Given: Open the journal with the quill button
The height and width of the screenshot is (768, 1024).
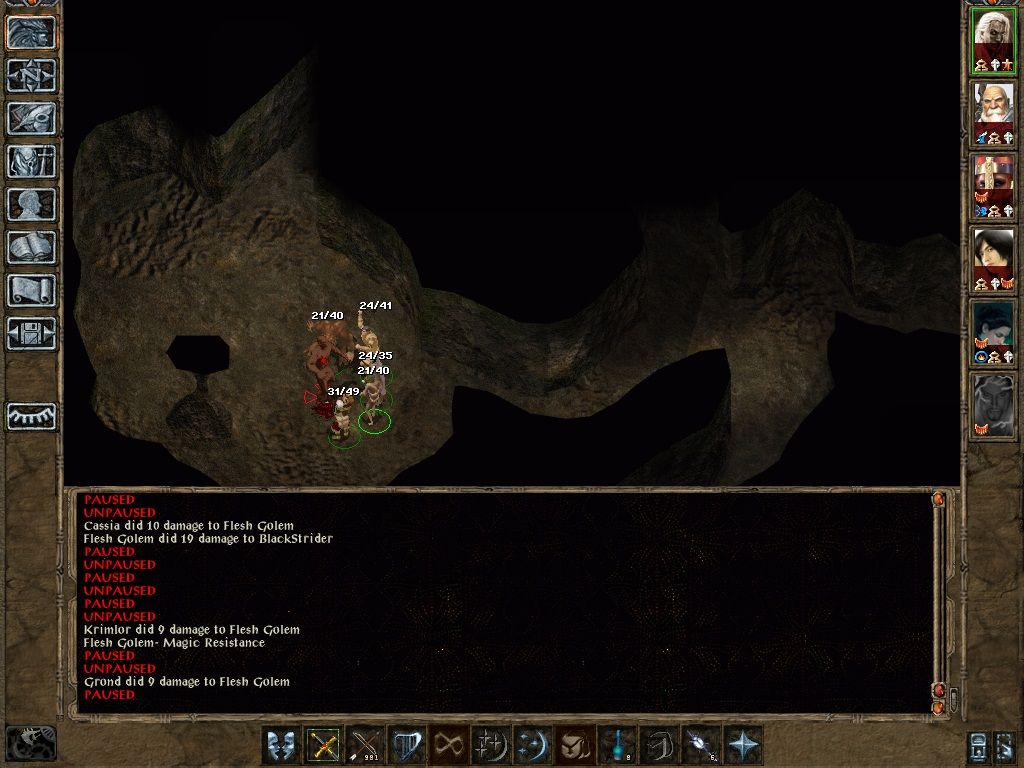Looking at the screenshot, I should (31, 118).
